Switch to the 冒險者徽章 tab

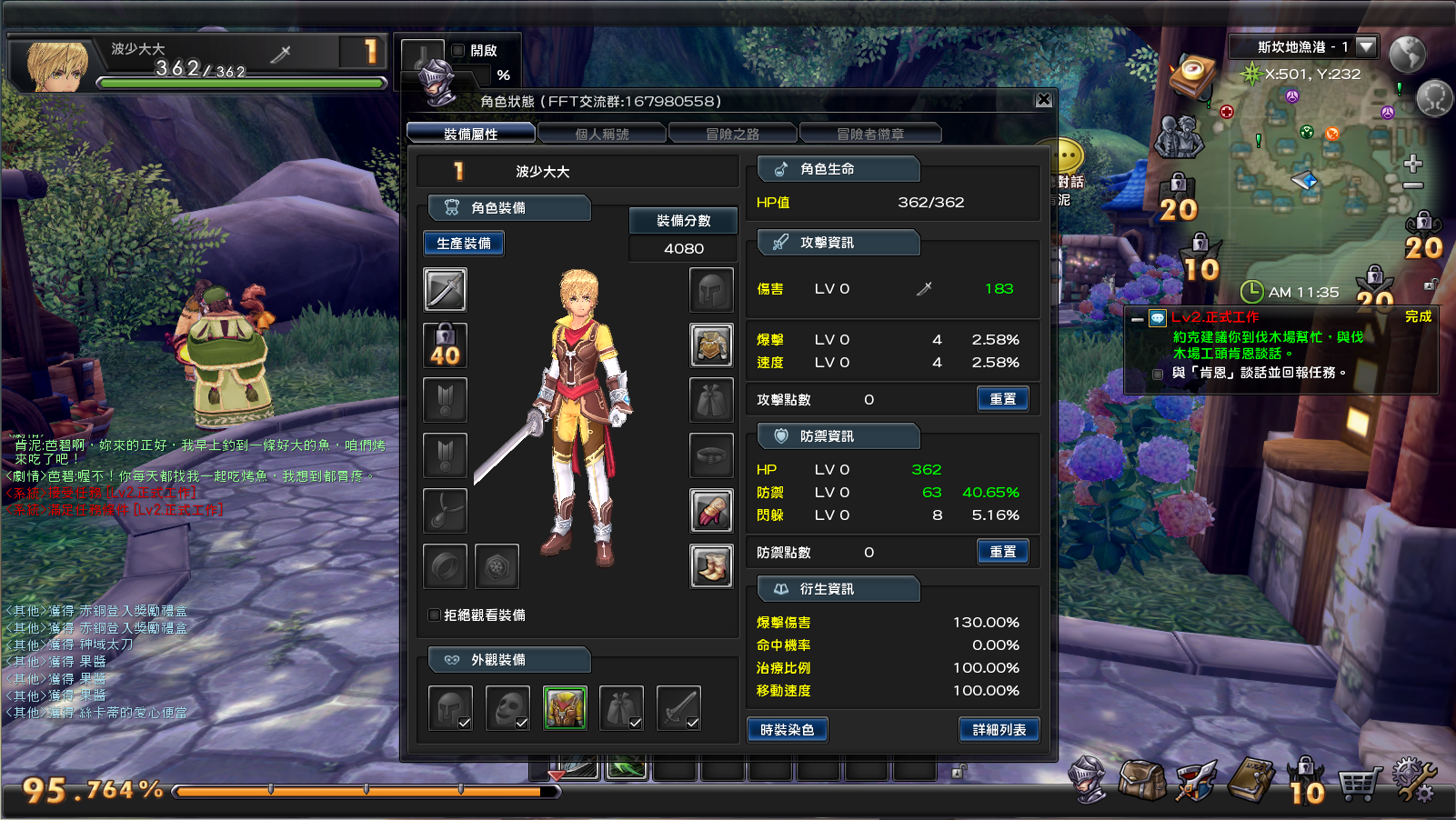click(869, 132)
